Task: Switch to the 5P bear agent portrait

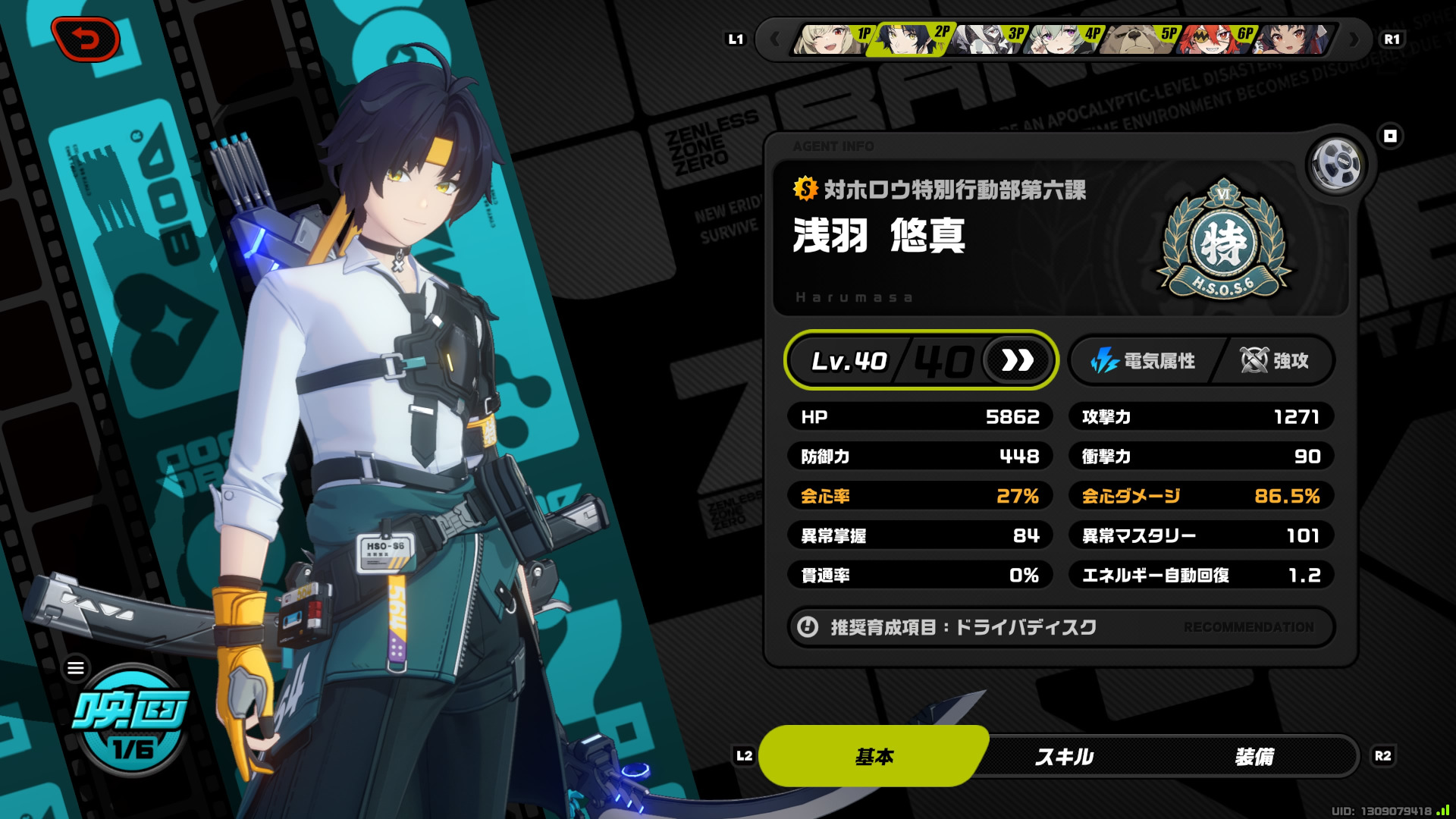Action: (x=1137, y=39)
